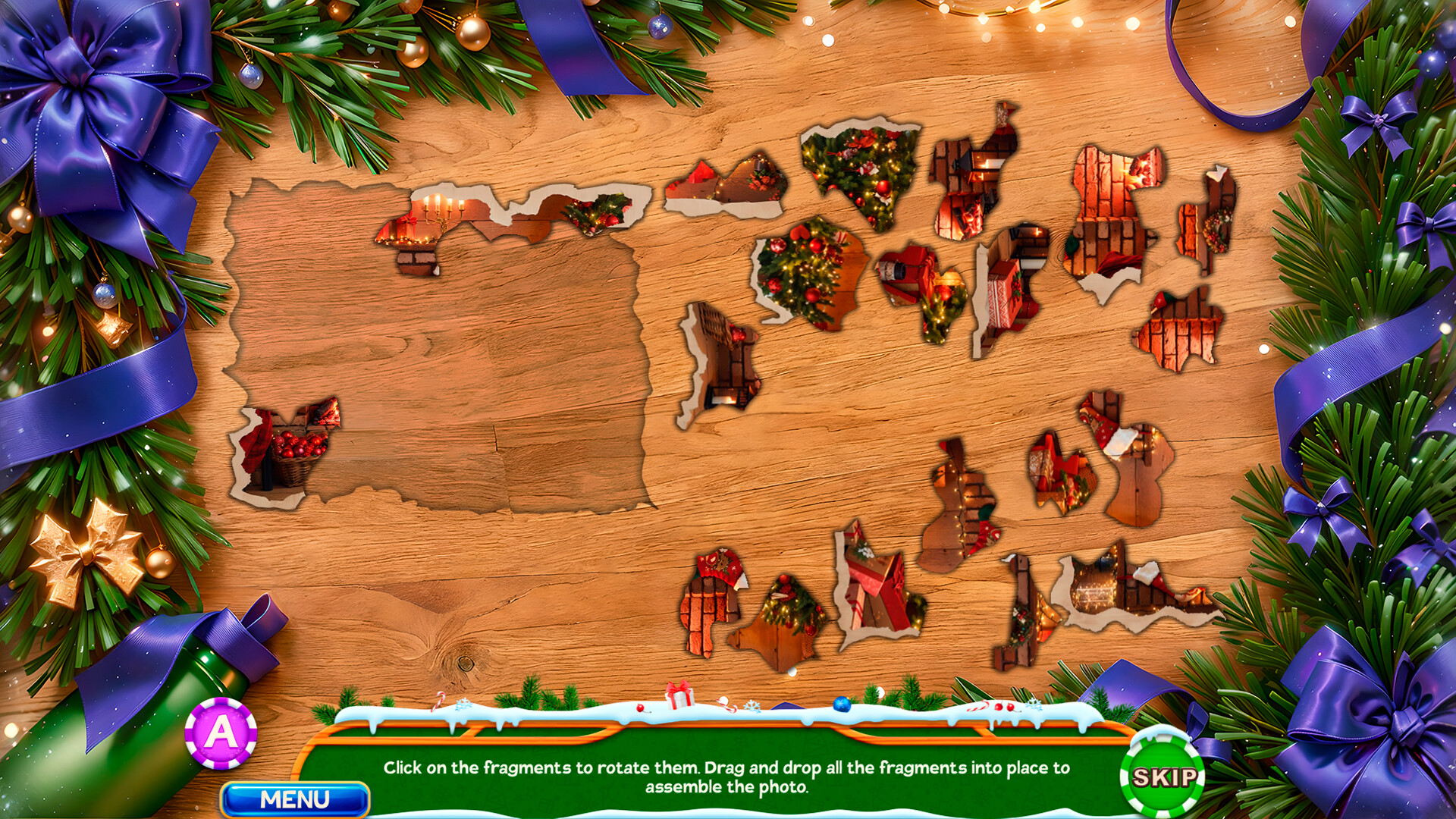Rotate the plaid wrapped present fragment
Viewport: 1456px width, 819px height.
click(1001, 296)
